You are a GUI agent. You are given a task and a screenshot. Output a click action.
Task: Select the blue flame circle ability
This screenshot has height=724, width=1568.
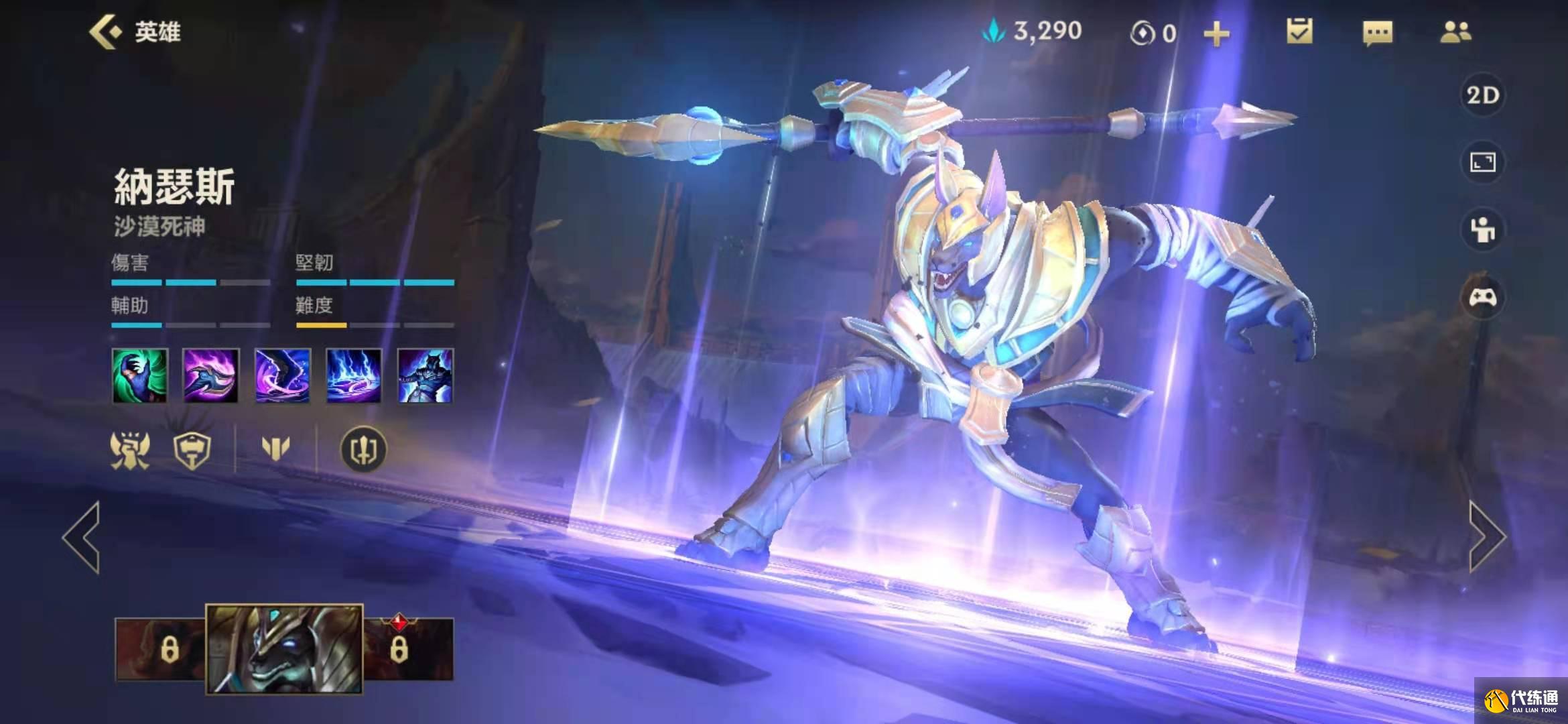(x=354, y=375)
